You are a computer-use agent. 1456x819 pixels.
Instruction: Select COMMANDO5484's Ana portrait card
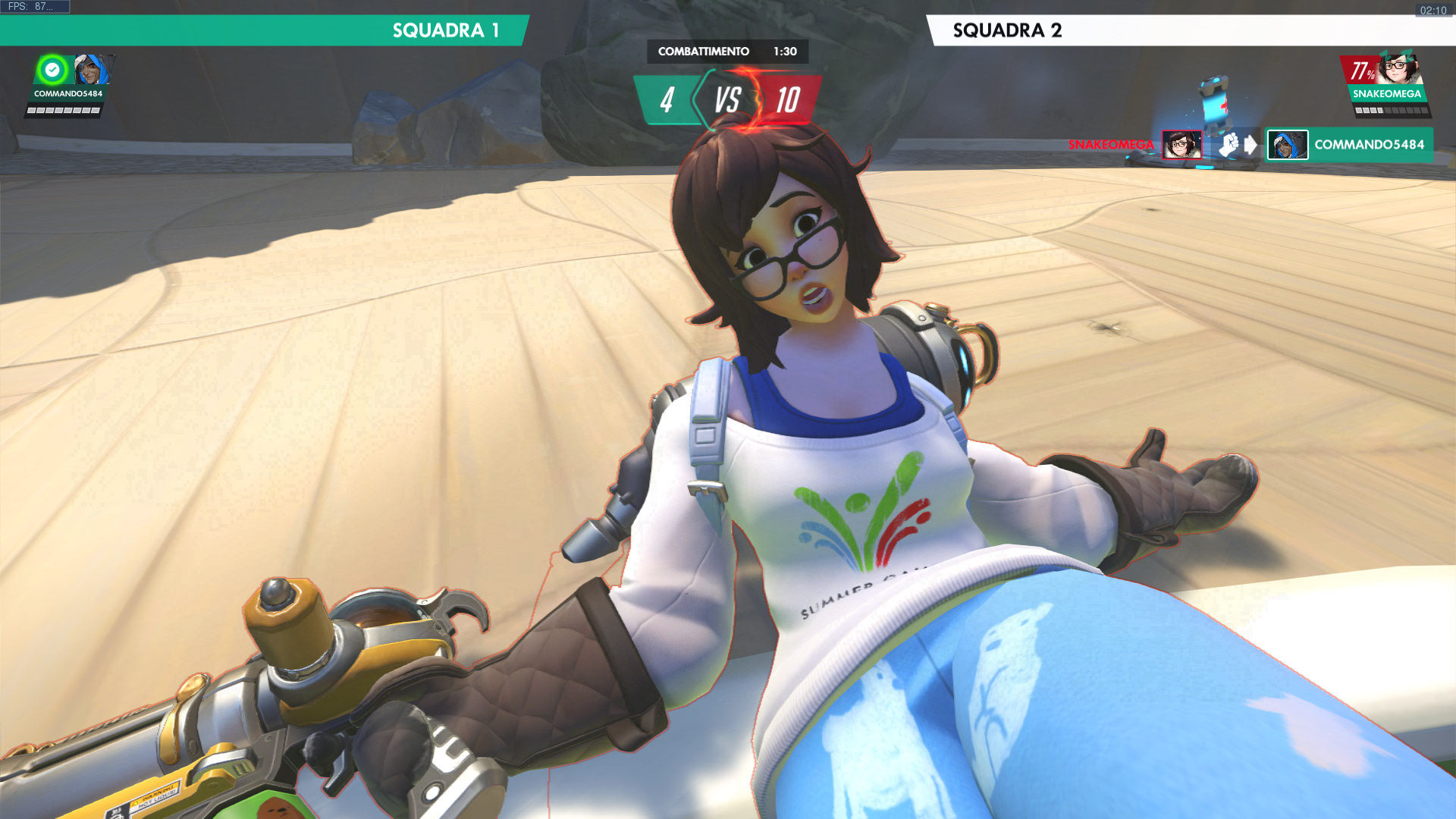pos(92,71)
